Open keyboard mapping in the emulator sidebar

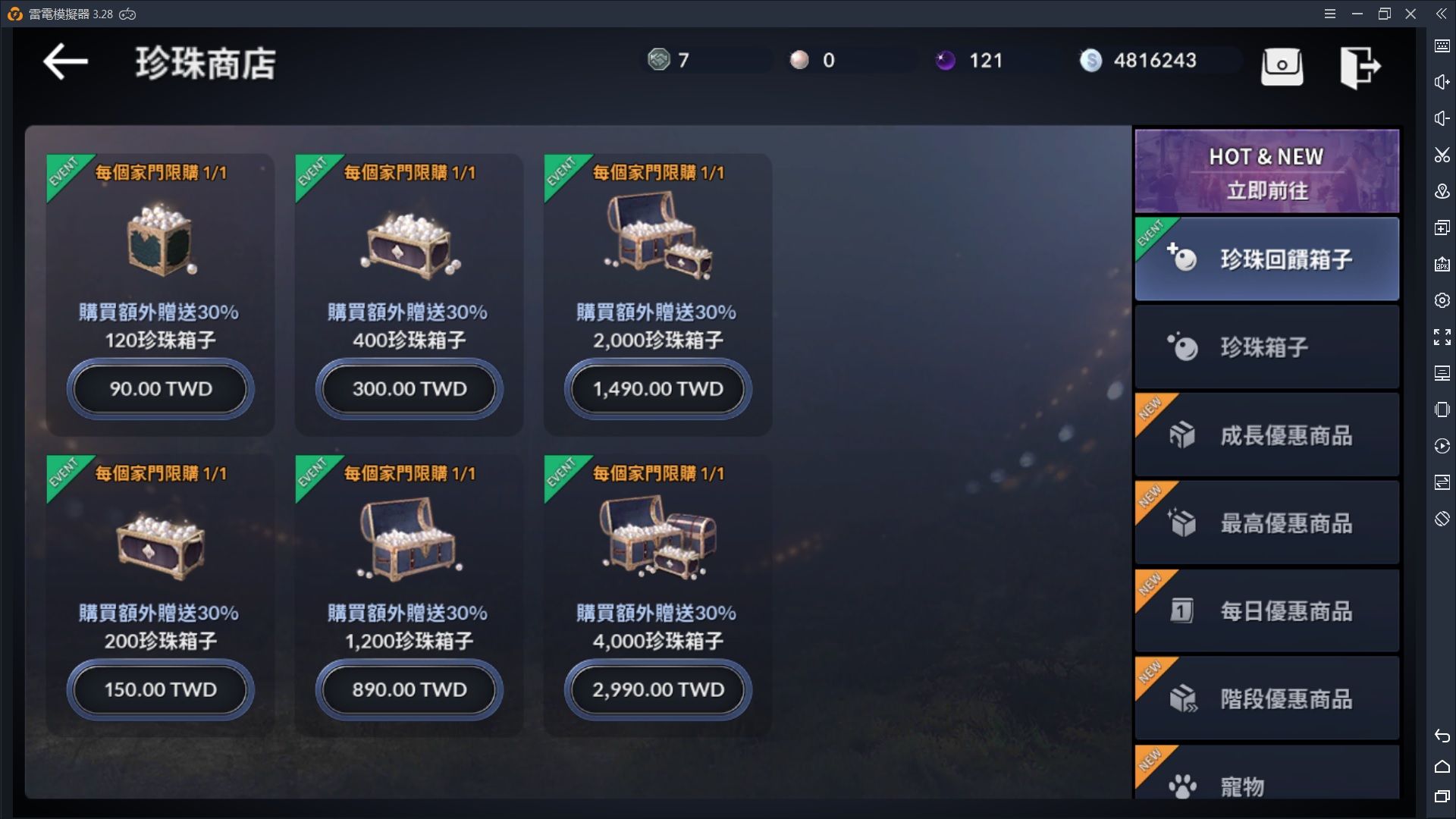(1442, 45)
